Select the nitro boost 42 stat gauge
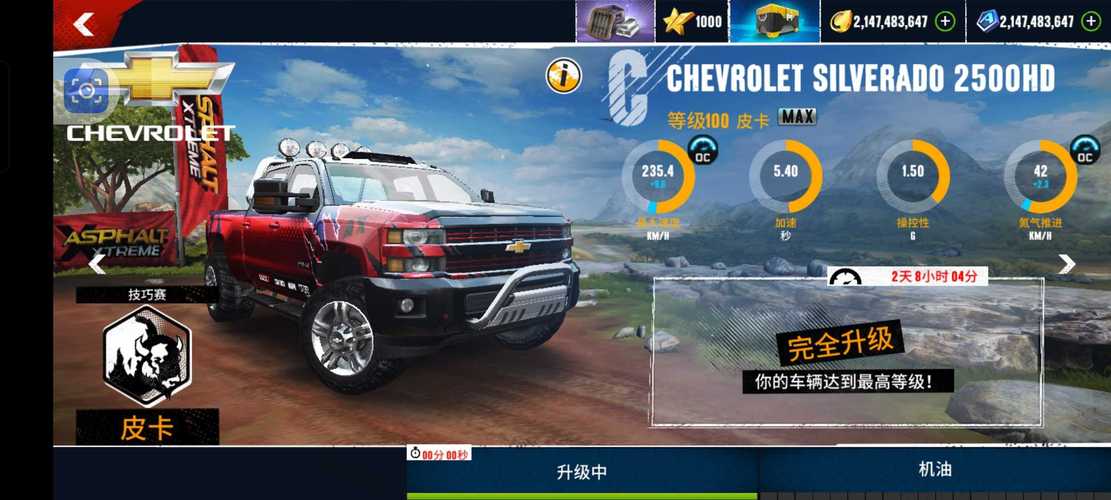 click(x=1041, y=177)
